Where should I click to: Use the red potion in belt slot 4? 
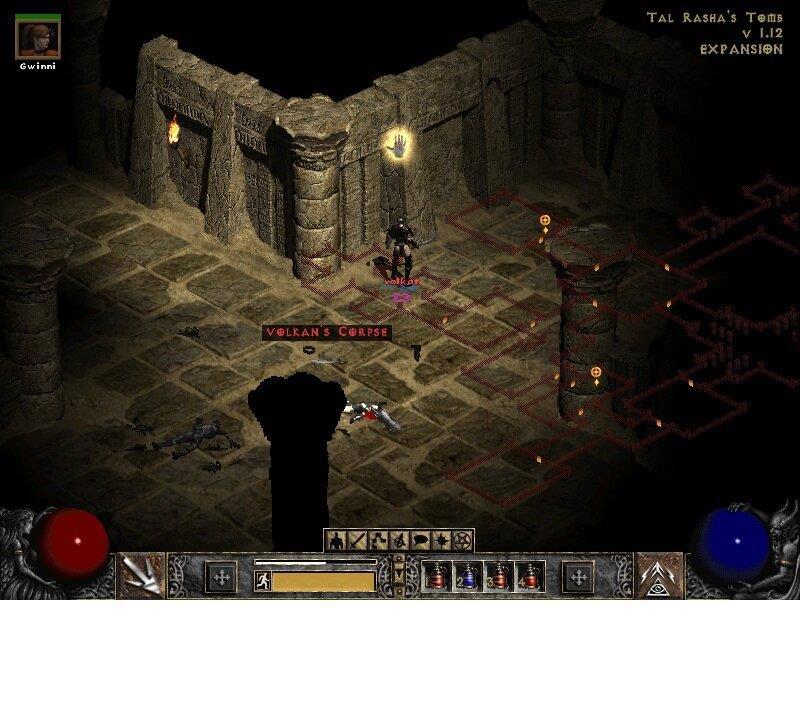(x=529, y=577)
